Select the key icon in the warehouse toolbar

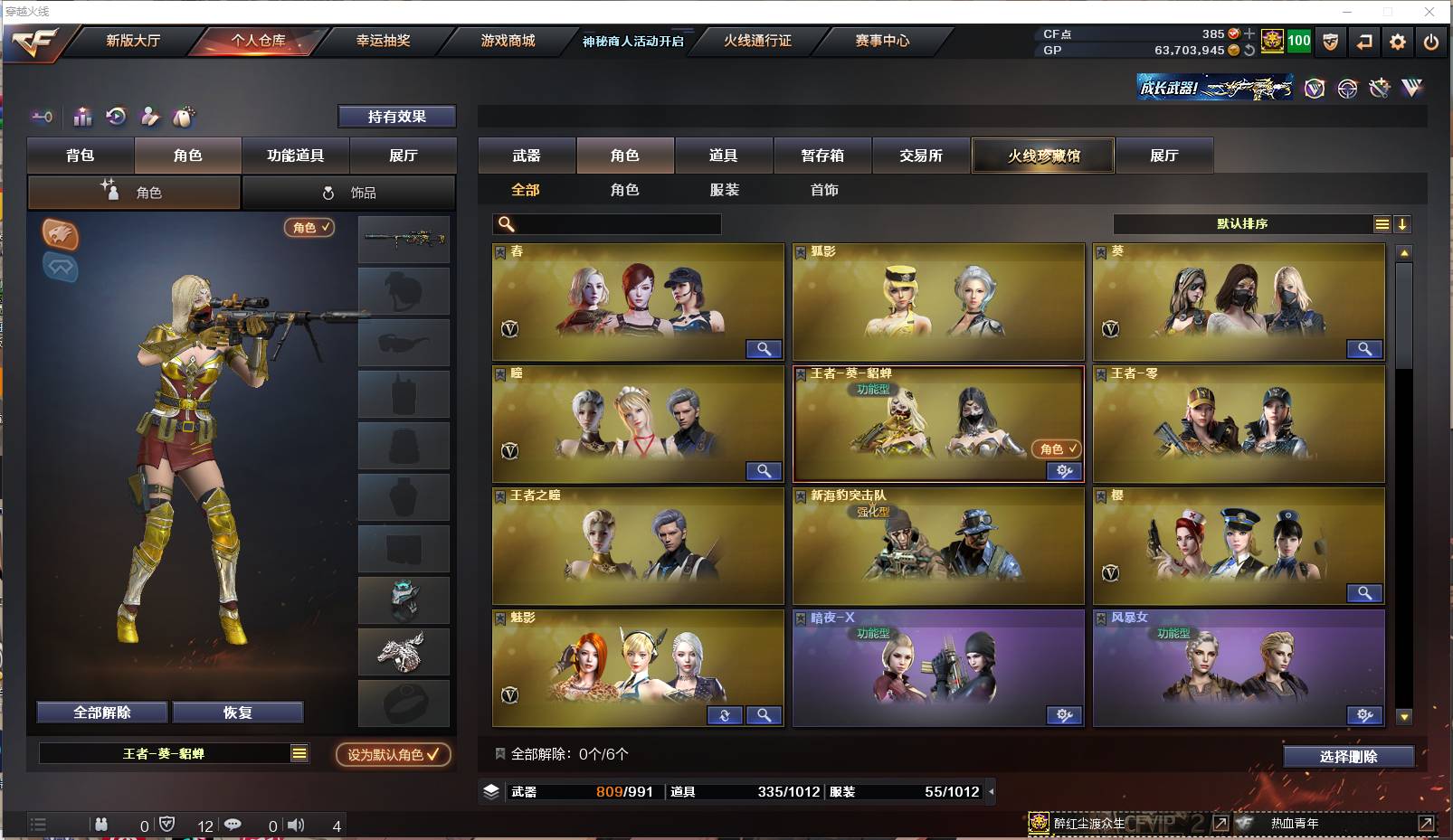[42, 117]
